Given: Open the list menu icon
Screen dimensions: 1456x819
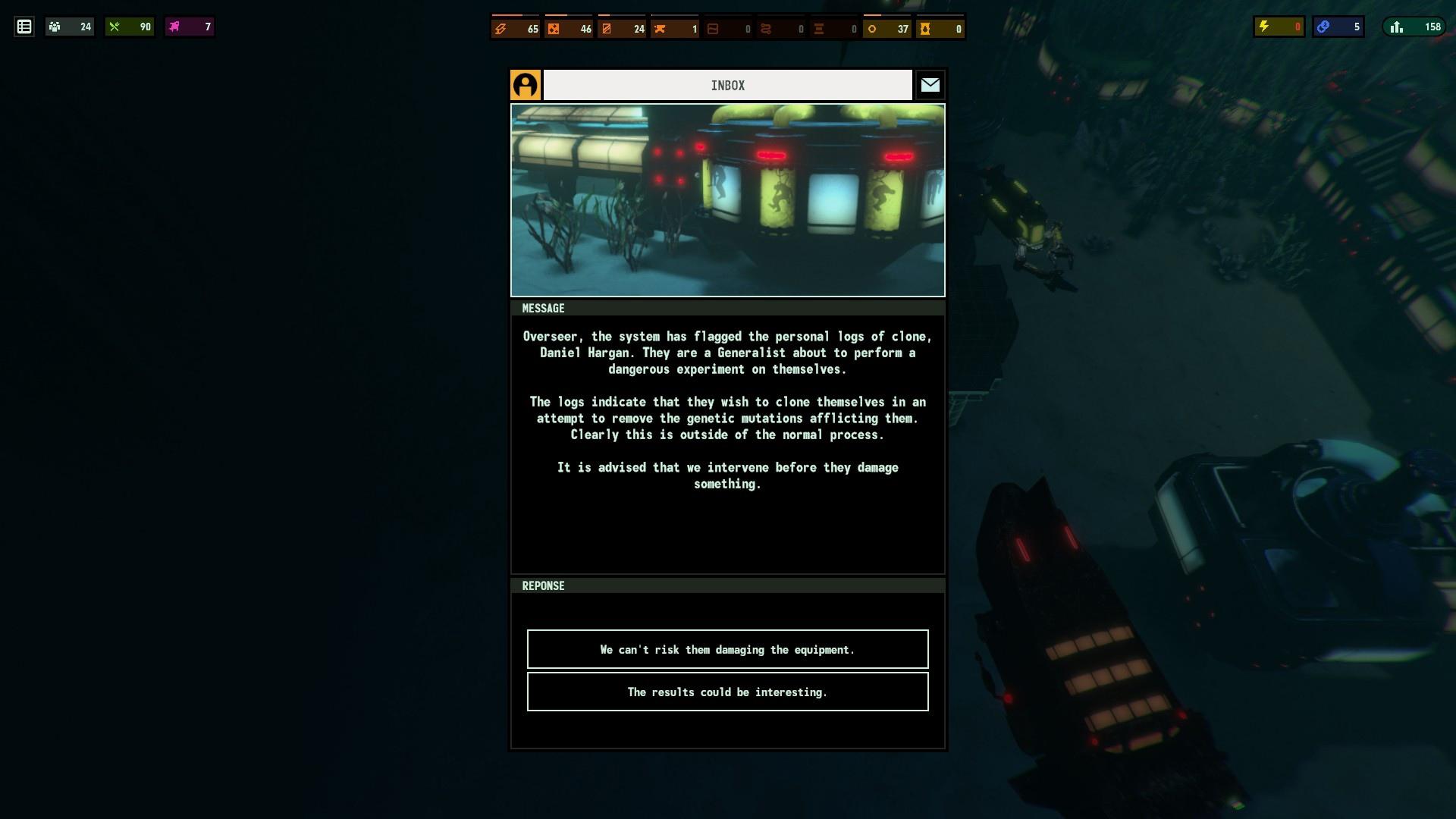Looking at the screenshot, I should [x=24, y=27].
